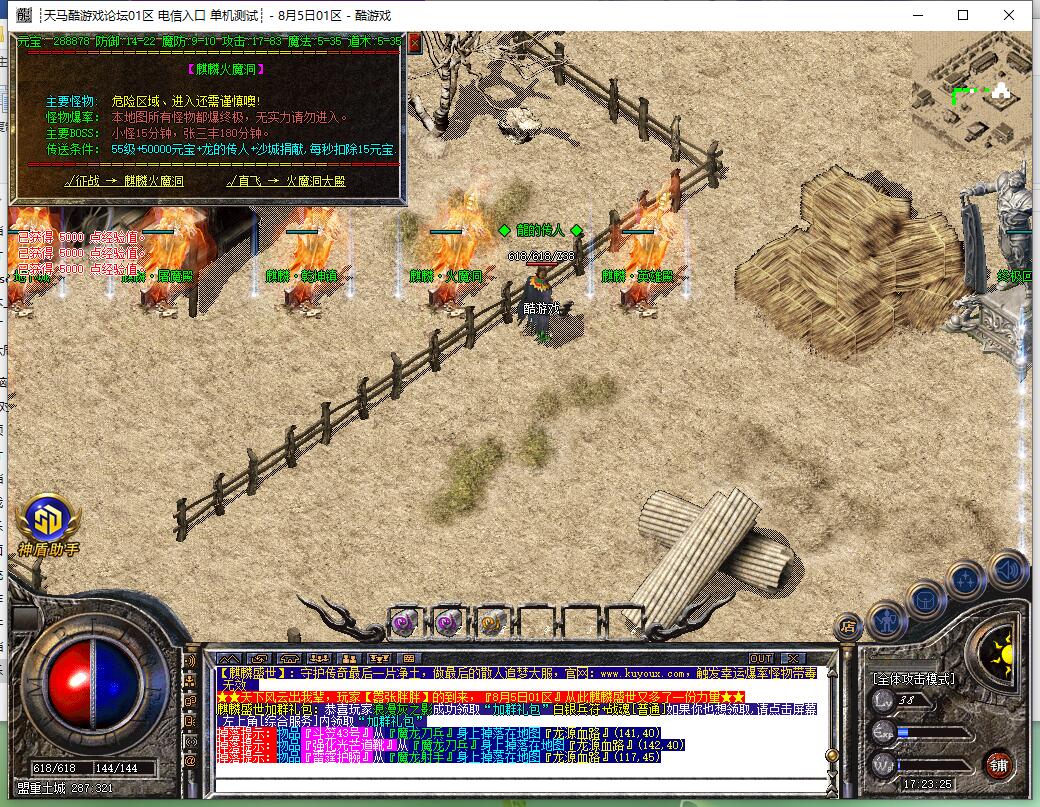
Task: Open the 店 shop button
Action: [x=847, y=626]
